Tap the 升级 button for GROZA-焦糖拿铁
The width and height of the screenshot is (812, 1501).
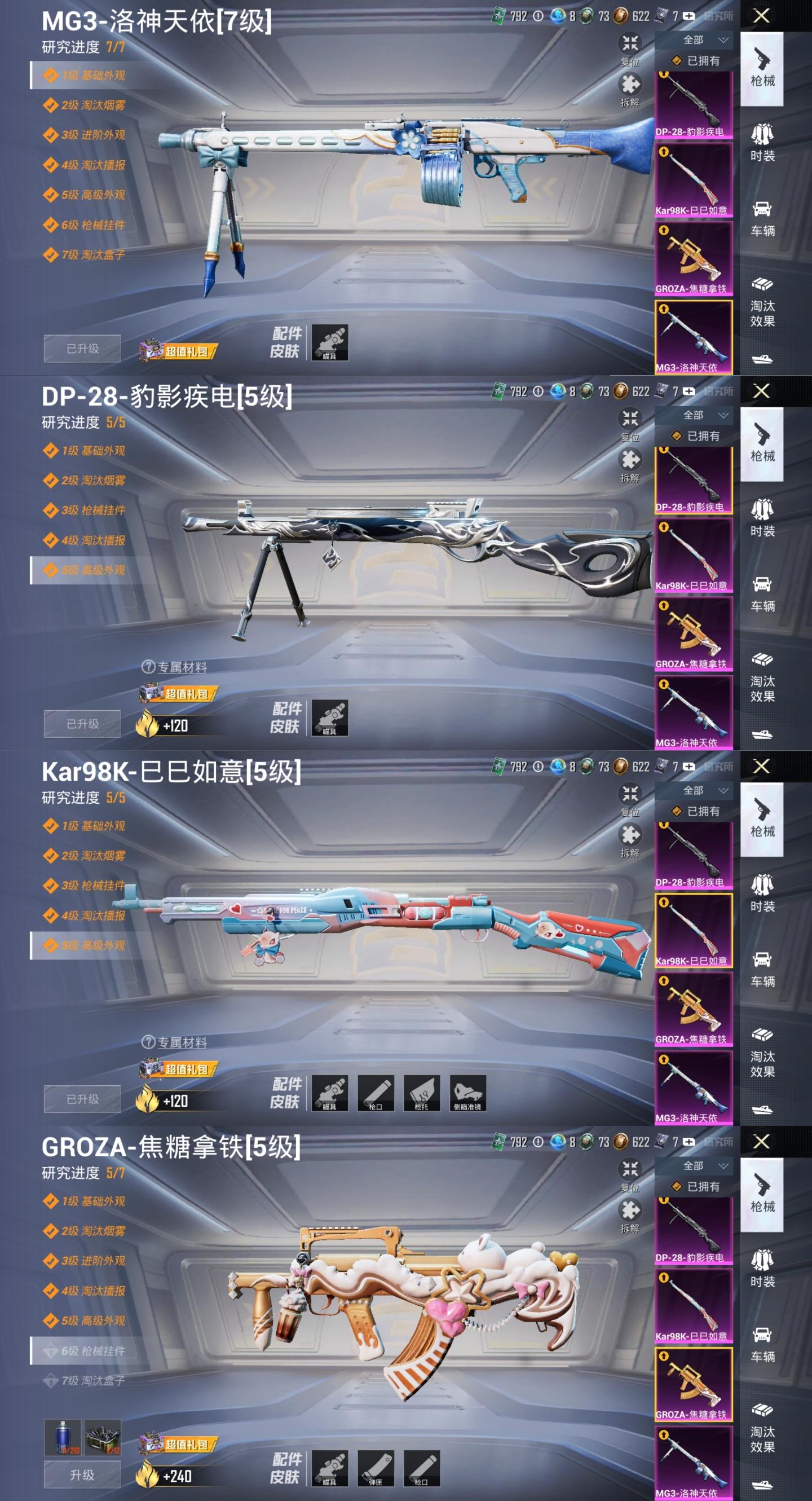click(x=82, y=1474)
